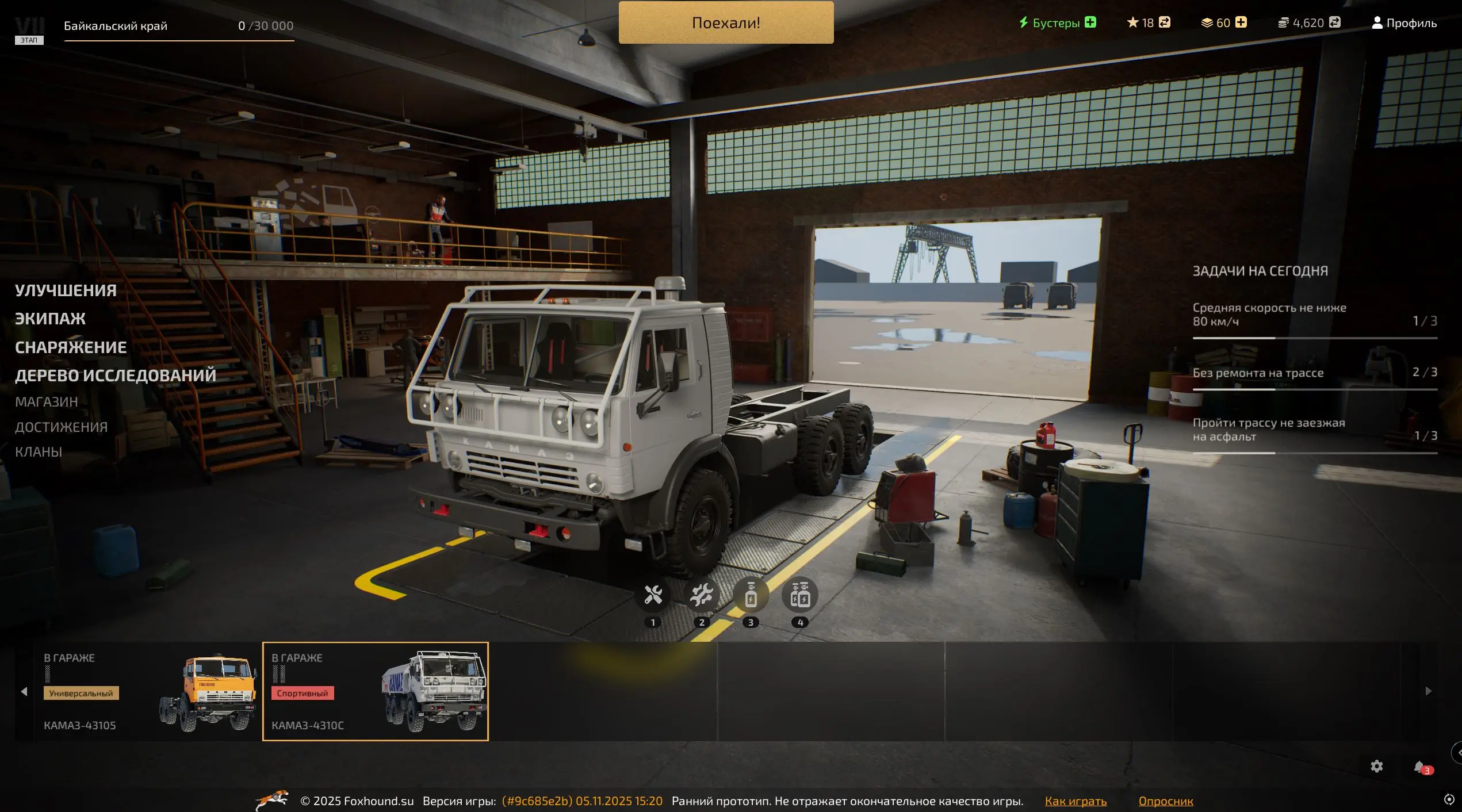This screenshot has width=1462, height=812.
Task: Open settings via the gear icon
Action: [1376, 766]
